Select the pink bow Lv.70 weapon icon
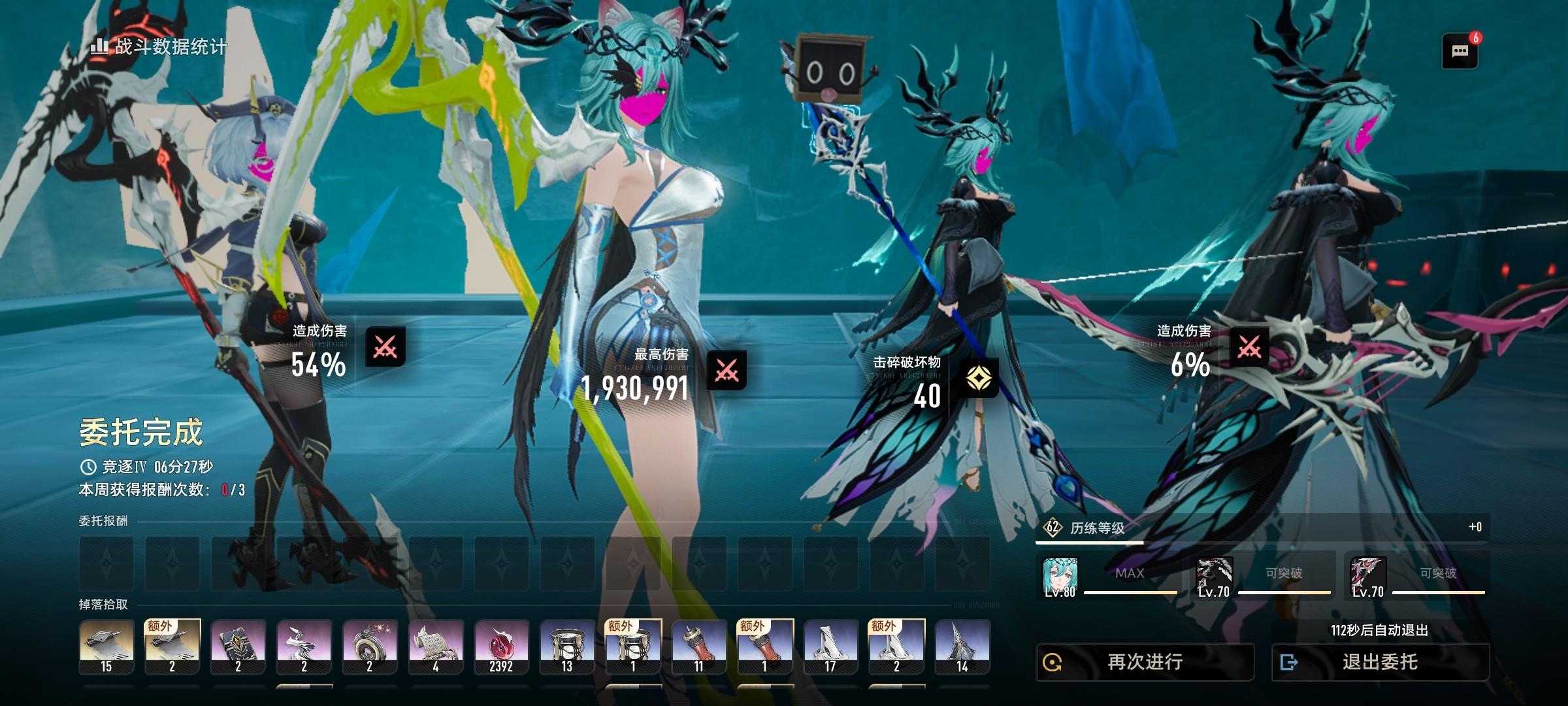This screenshot has width=1568, height=706. click(1368, 577)
